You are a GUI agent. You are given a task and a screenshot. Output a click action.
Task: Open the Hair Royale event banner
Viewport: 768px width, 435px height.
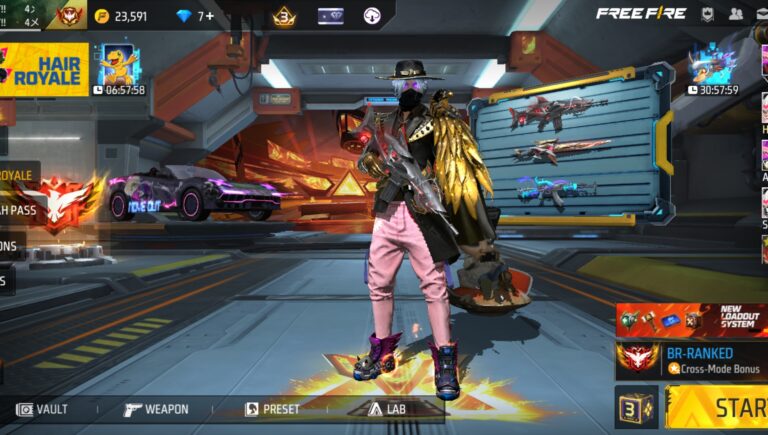point(47,68)
